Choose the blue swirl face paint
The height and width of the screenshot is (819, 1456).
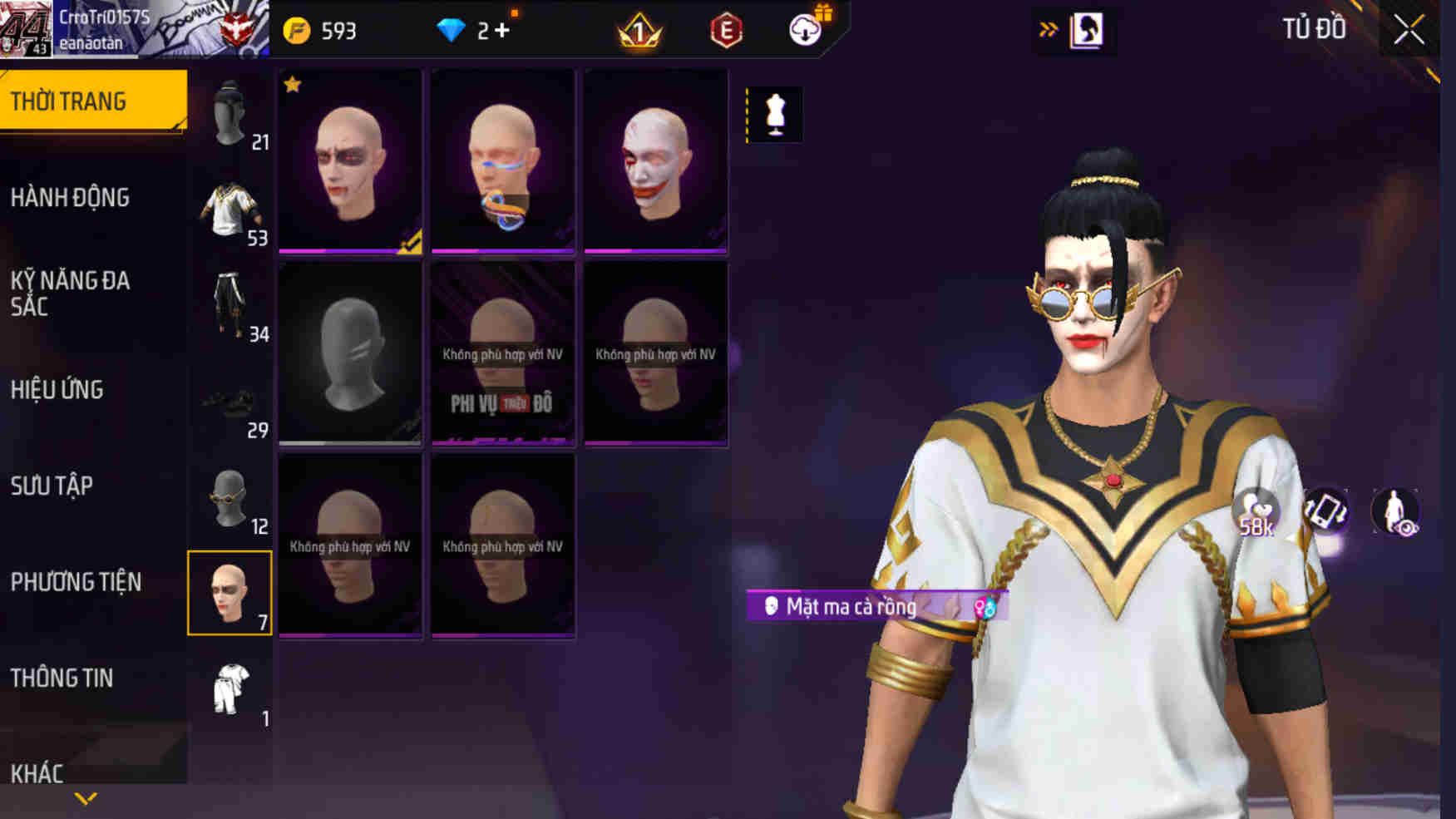coord(503,161)
